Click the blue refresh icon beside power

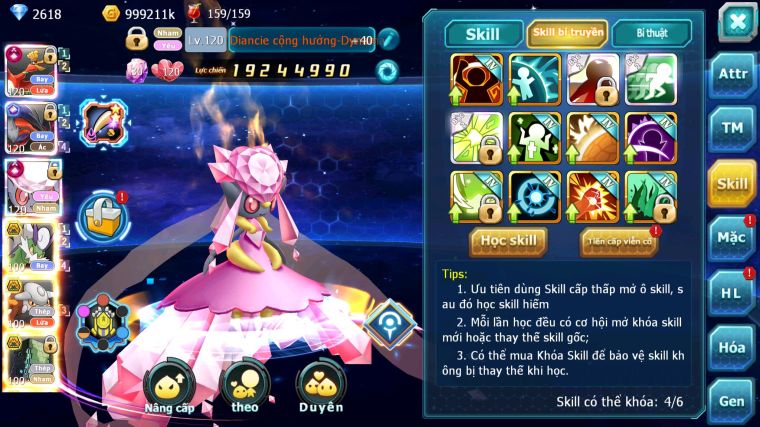386,70
